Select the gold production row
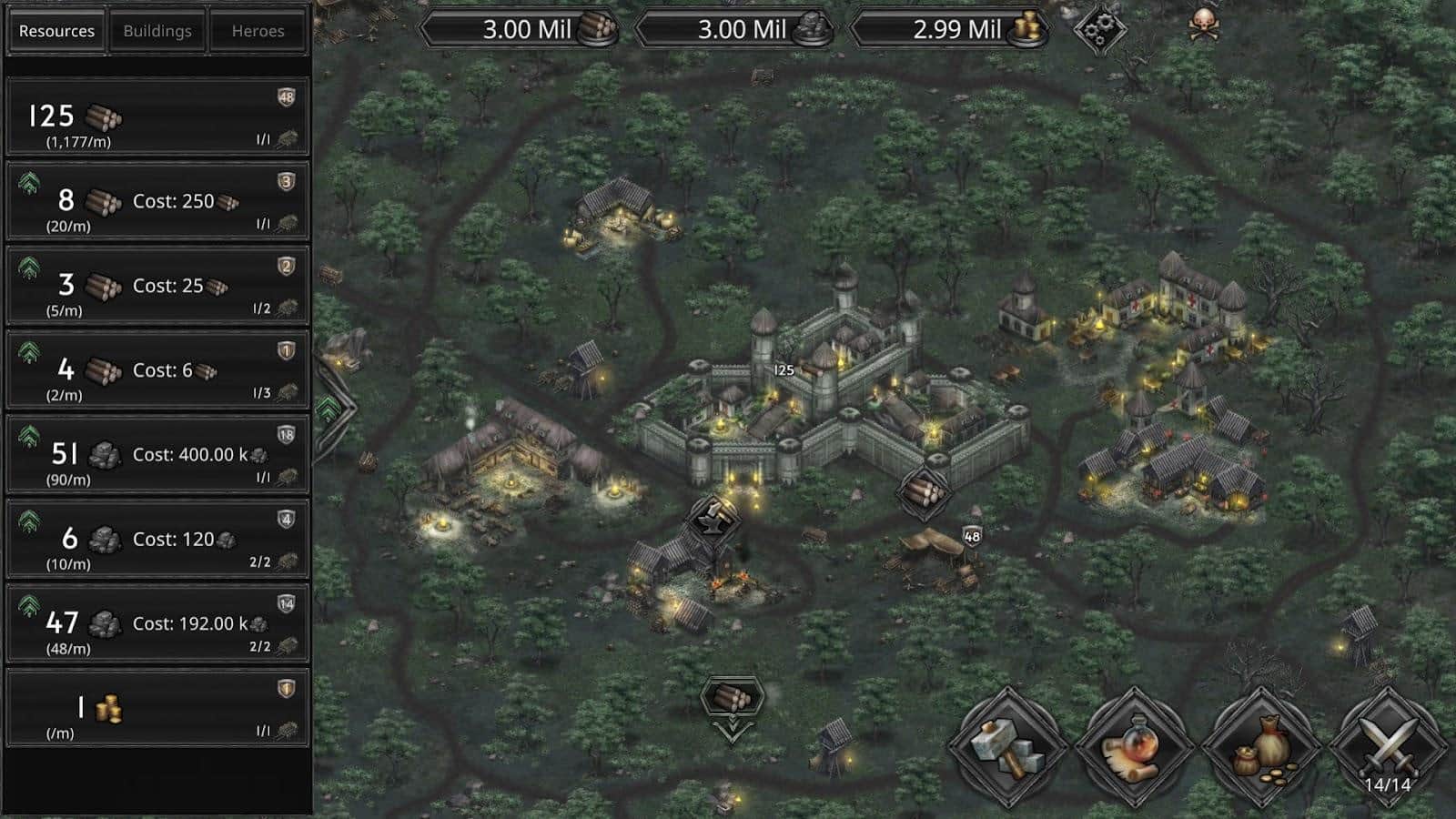The image size is (1456, 819). coord(157,708)
